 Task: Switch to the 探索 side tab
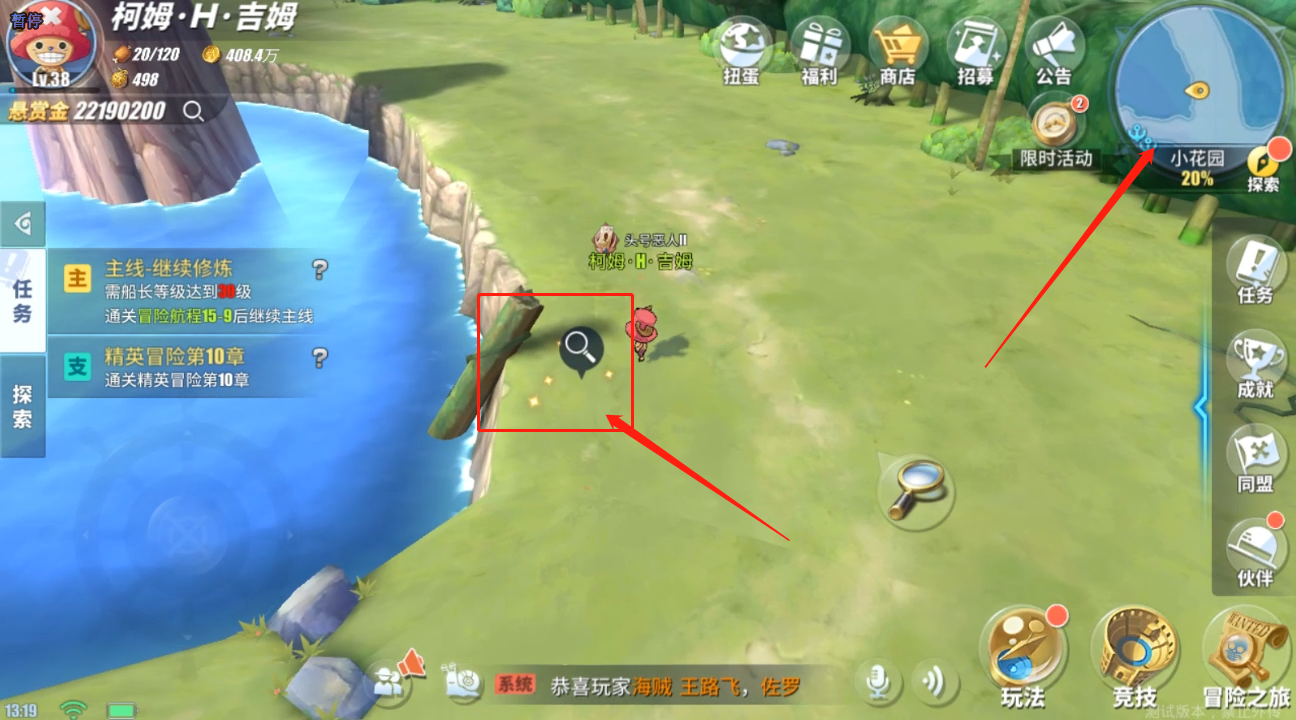(22, 406)
